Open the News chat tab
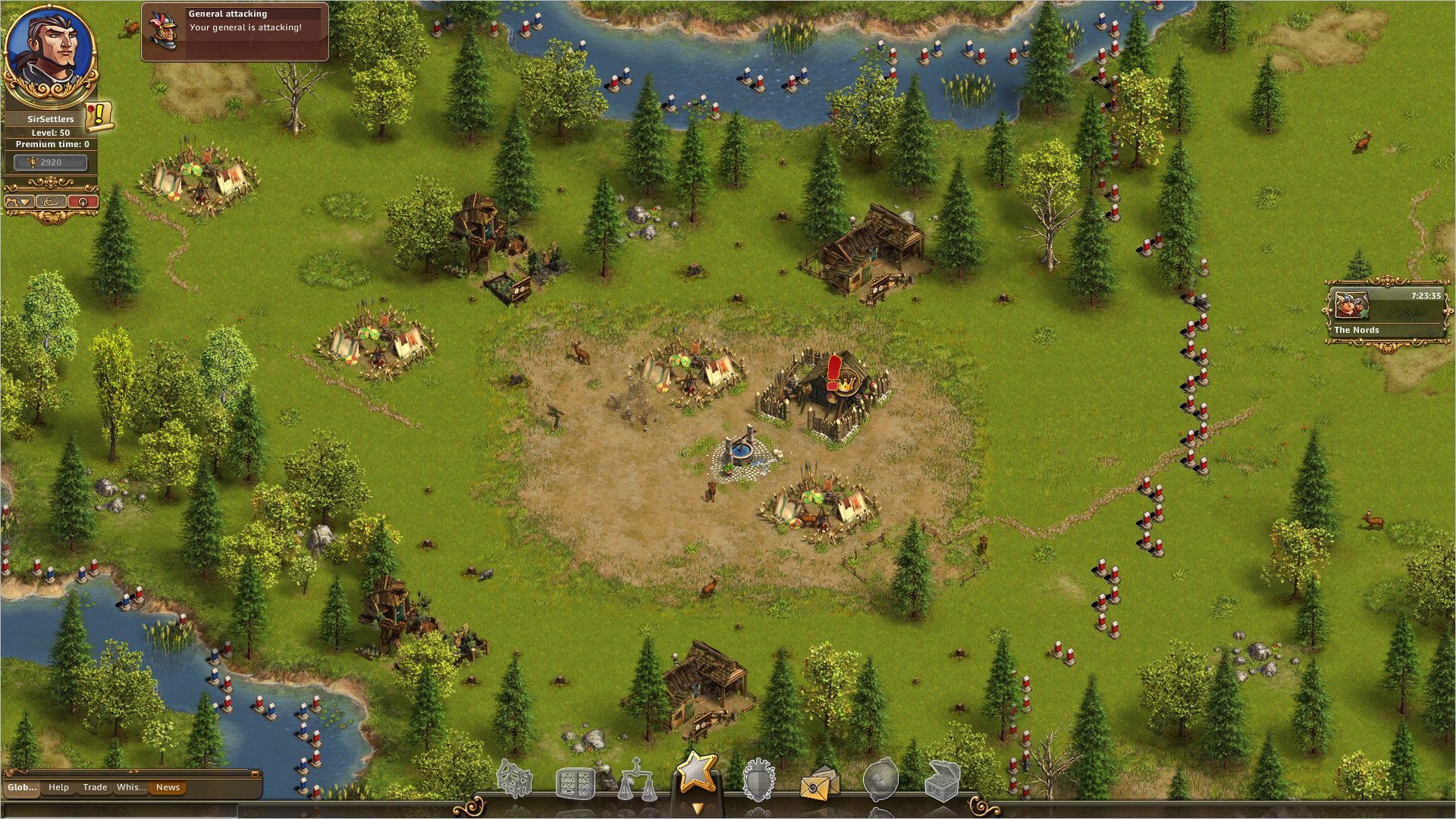This screenshot has width=1456, height=819. (x=168, y=787)
